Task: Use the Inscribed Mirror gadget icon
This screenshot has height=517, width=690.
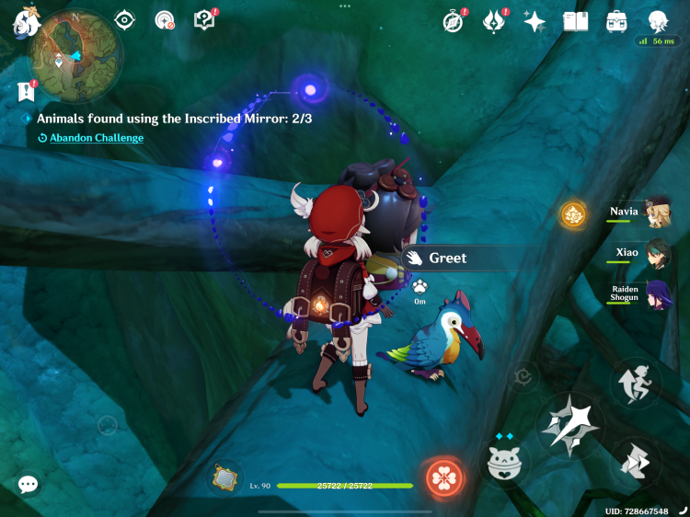Action: tap(226, 477)
